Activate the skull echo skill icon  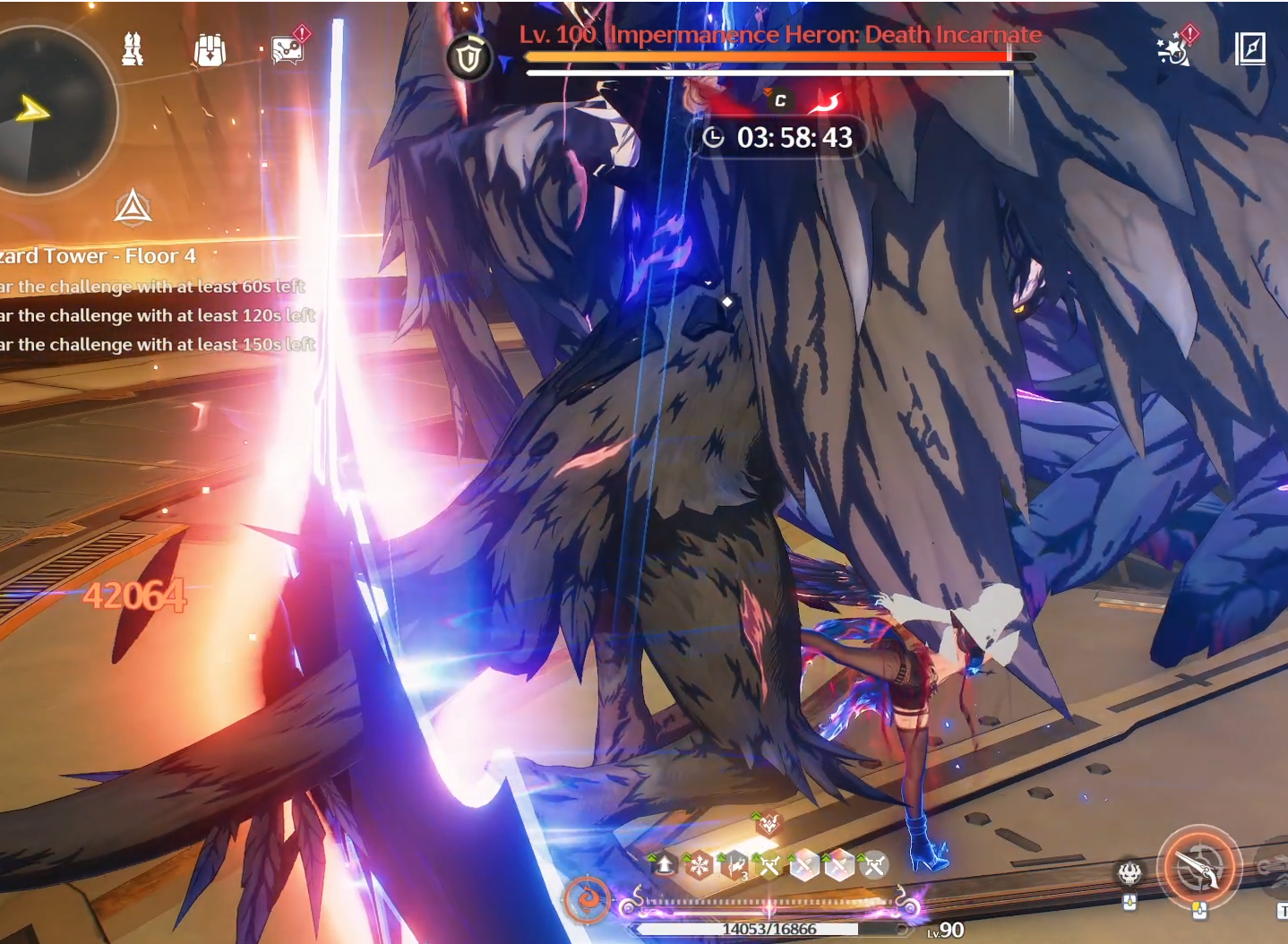tap(1129, 871)
